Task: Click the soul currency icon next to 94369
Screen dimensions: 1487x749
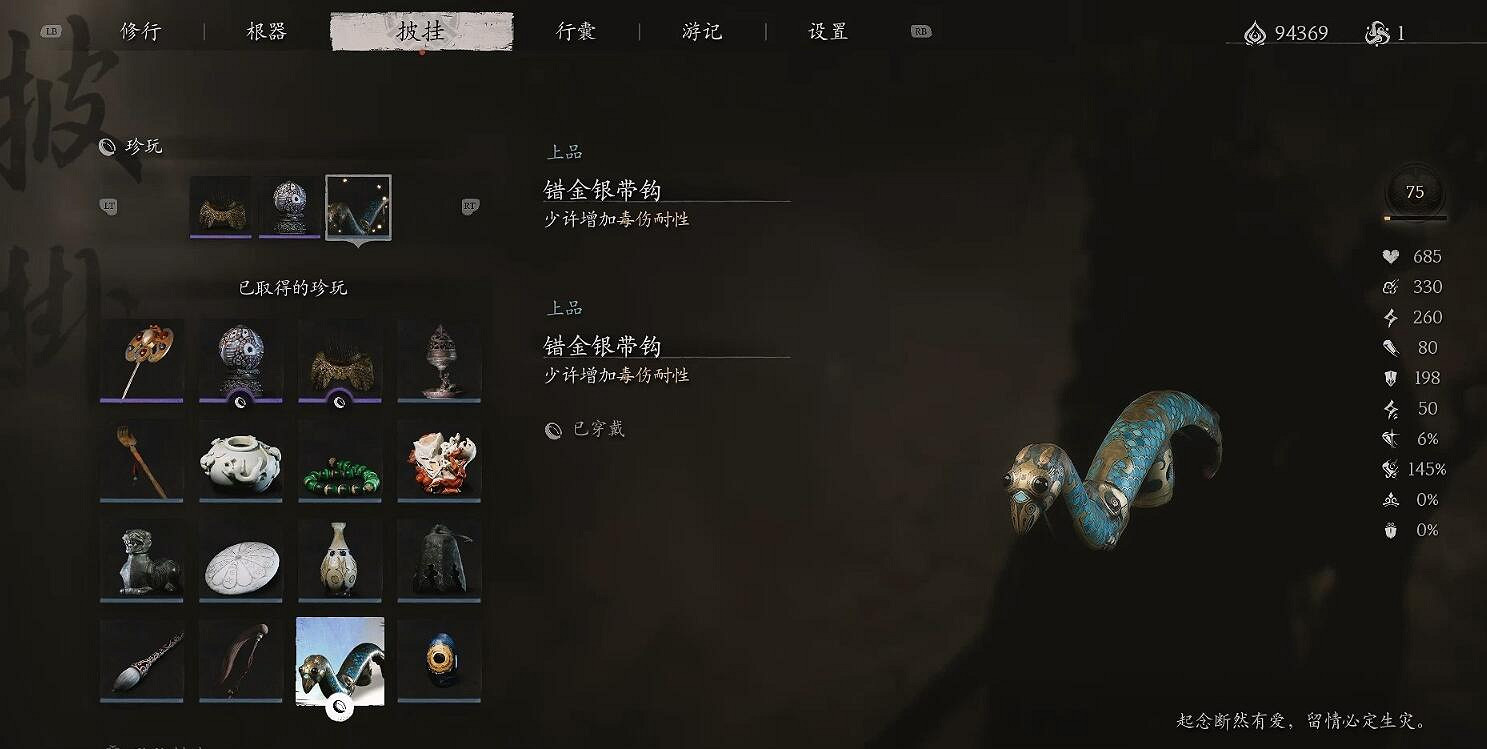Action: point(1256,31)
